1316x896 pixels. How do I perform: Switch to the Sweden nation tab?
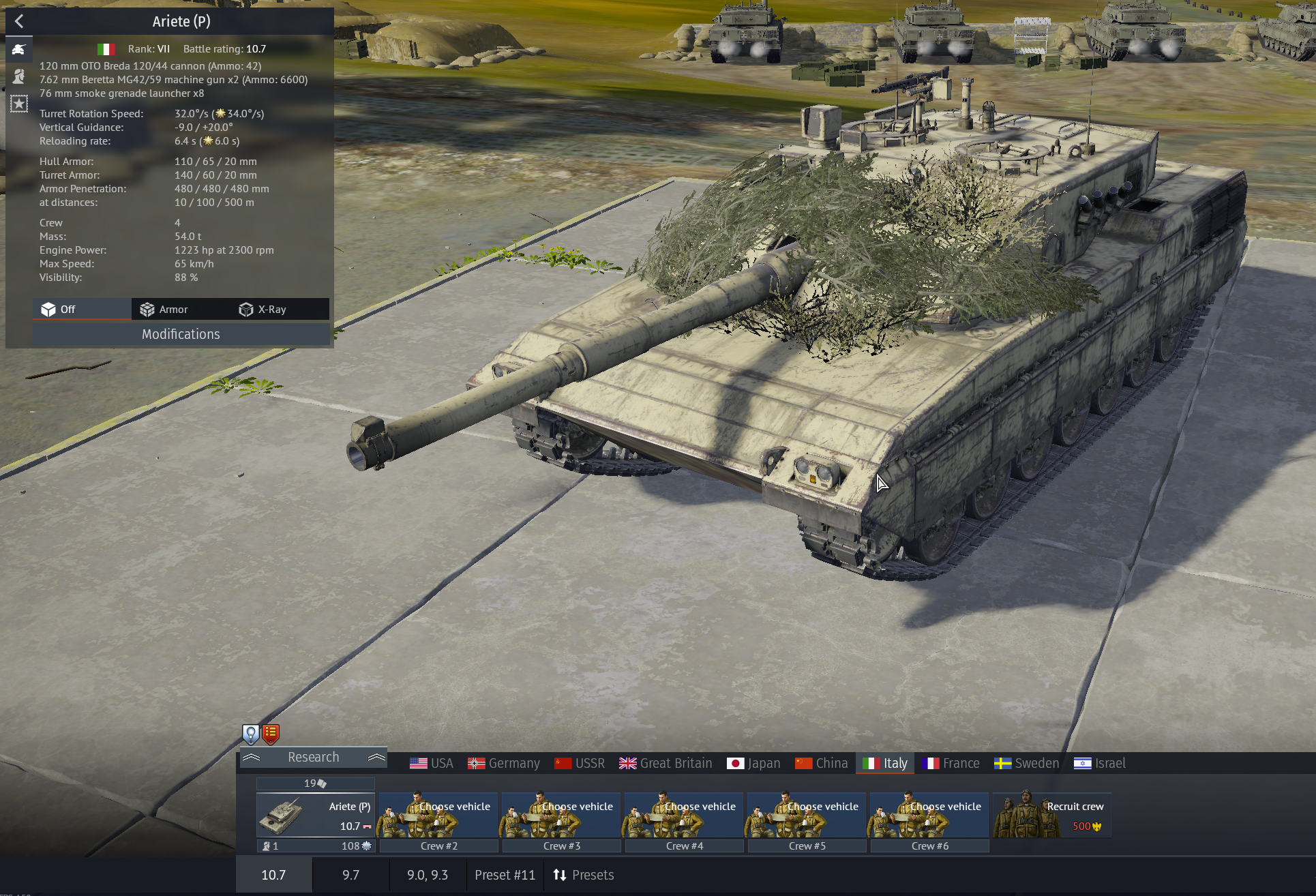point(1026,763)
